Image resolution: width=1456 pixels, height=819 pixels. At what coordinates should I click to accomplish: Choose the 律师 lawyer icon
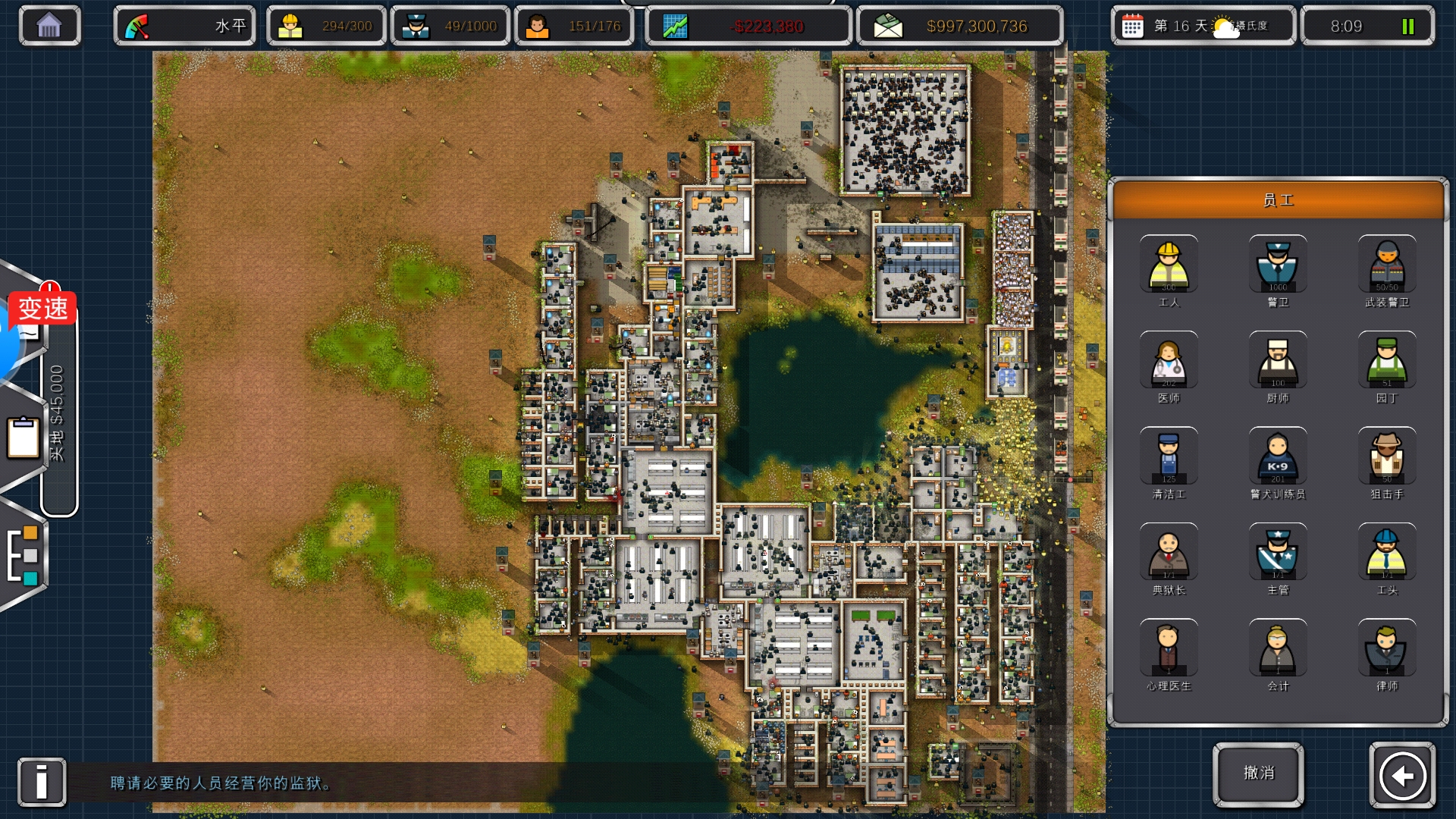tap(1387, 648)
